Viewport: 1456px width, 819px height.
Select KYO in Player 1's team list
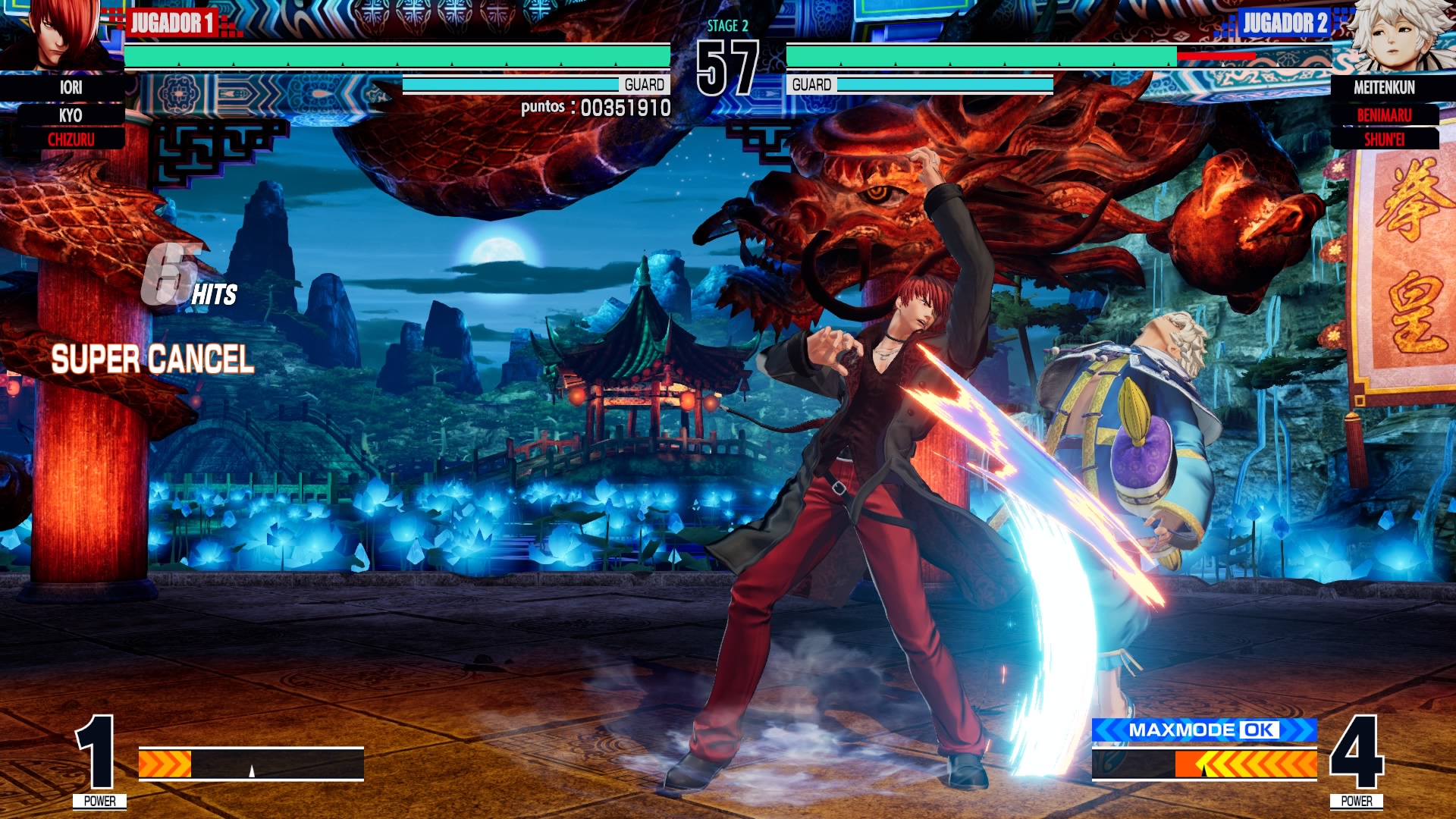click(71, 115)
